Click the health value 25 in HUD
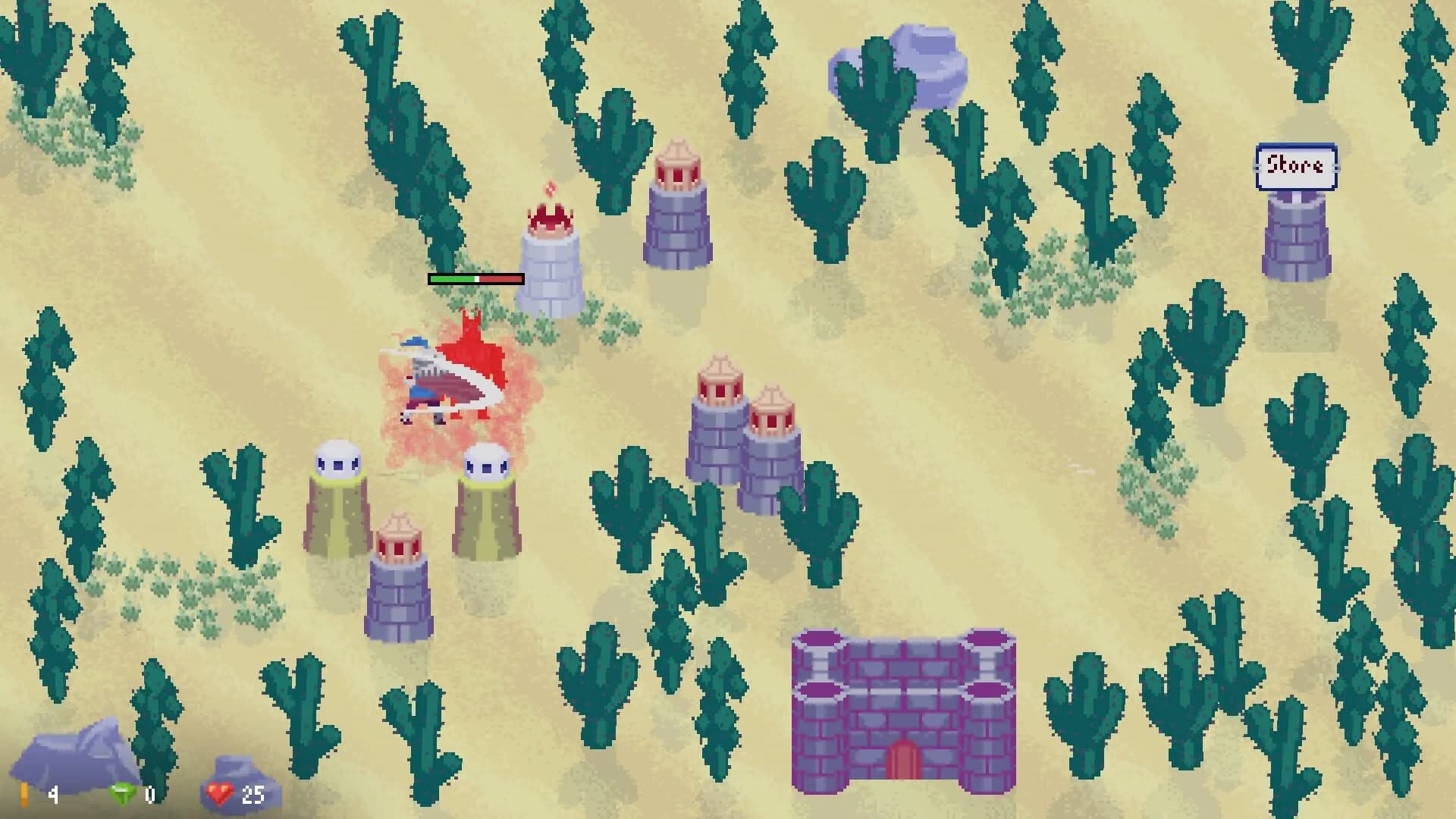This screenshot has height=819, width=1456. tap(253, 793)
